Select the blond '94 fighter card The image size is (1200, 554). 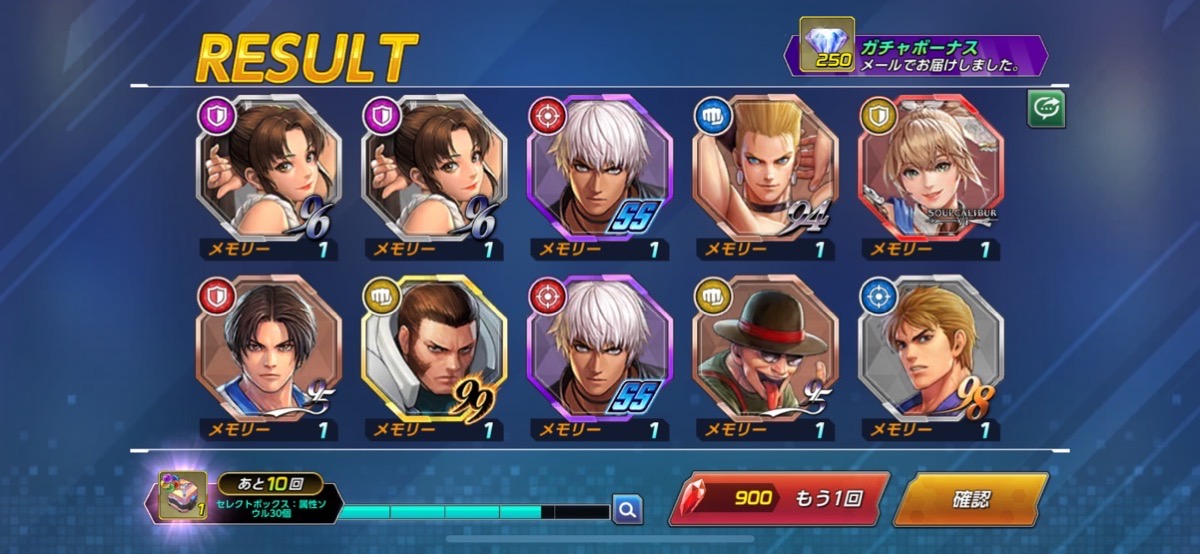766,169
